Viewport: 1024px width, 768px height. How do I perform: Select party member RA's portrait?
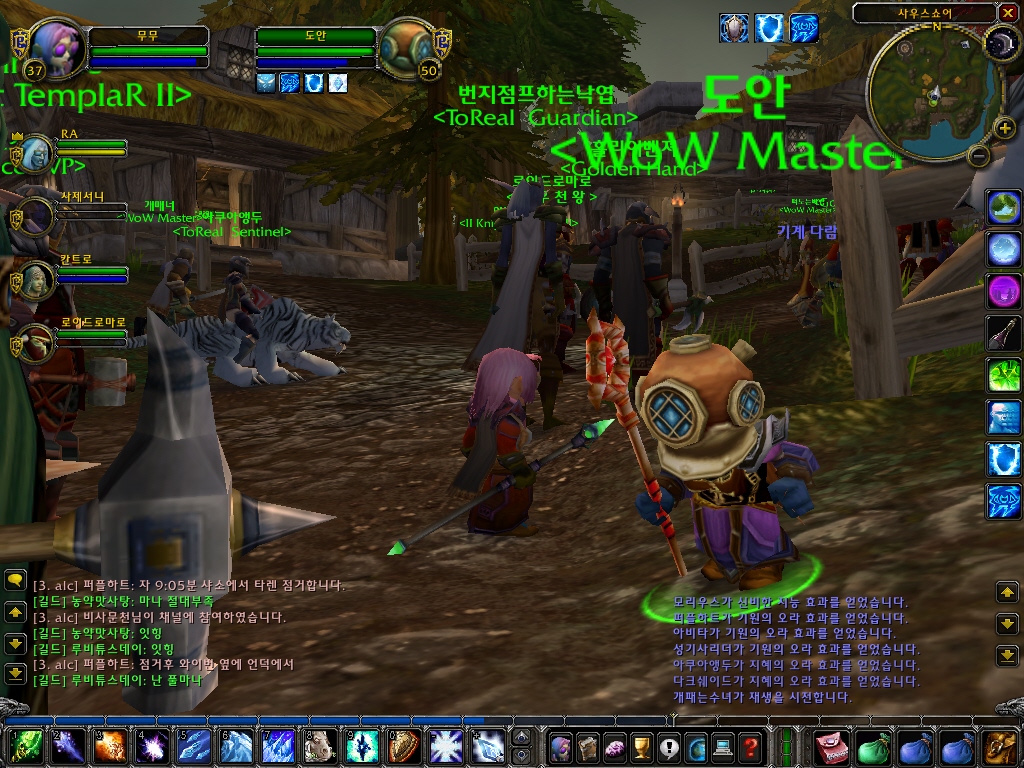tap(36, 153)
